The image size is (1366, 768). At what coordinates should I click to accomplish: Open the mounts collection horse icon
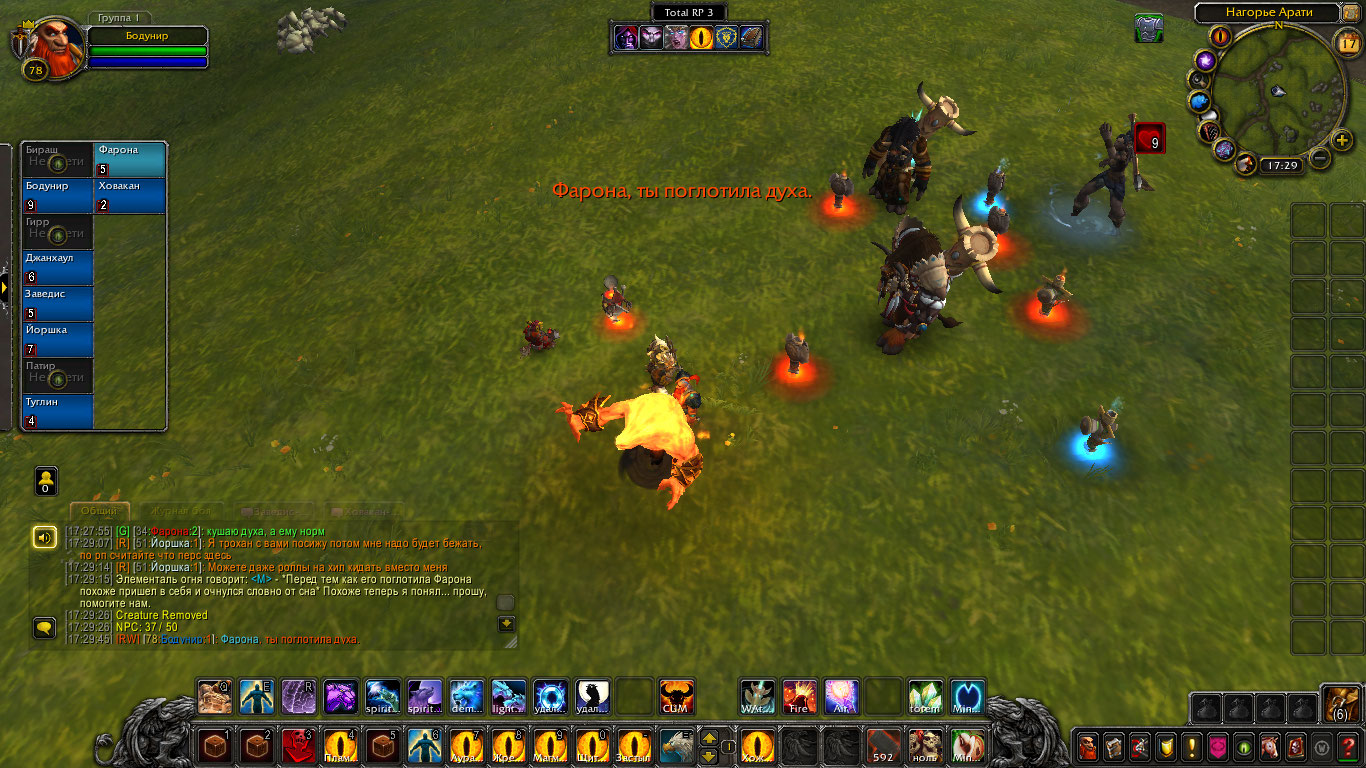1269,746
